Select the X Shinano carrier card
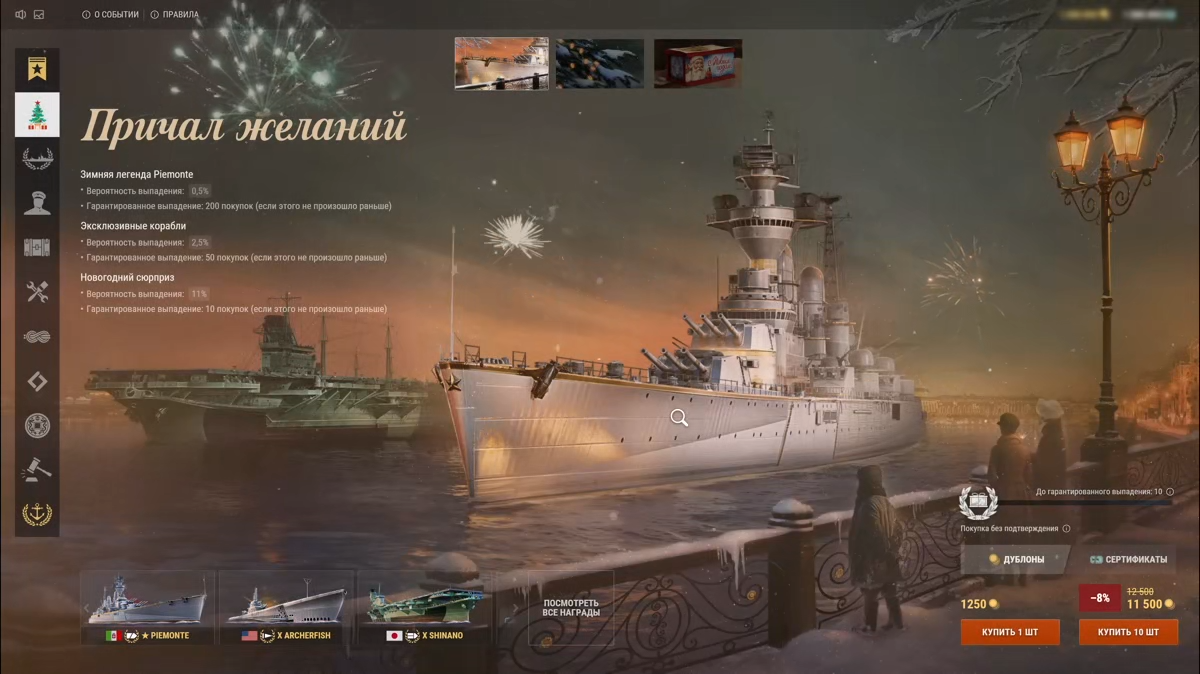This screenshot has width=1200, height=674. coord(425,607)
